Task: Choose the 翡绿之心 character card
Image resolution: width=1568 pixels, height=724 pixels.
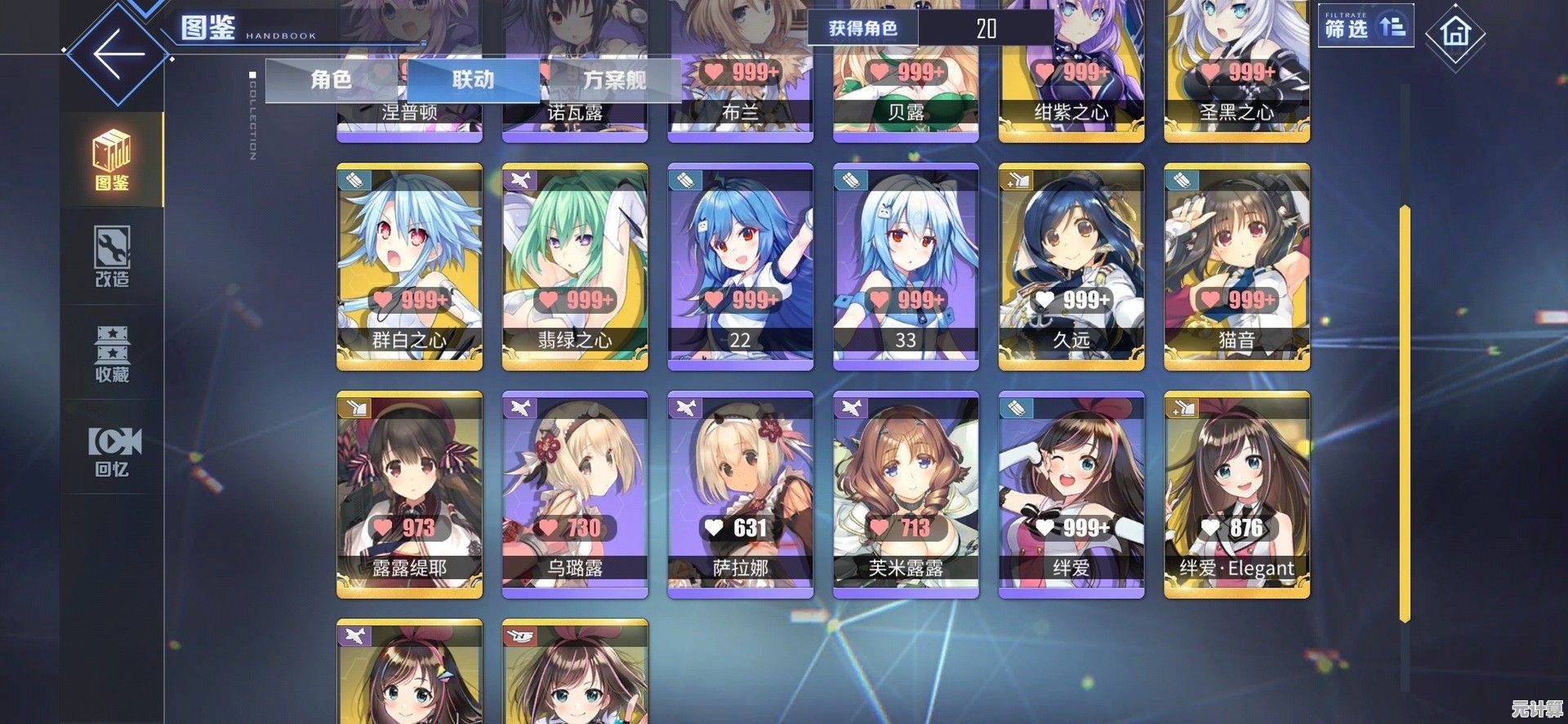Action: [x=575, y=266]
